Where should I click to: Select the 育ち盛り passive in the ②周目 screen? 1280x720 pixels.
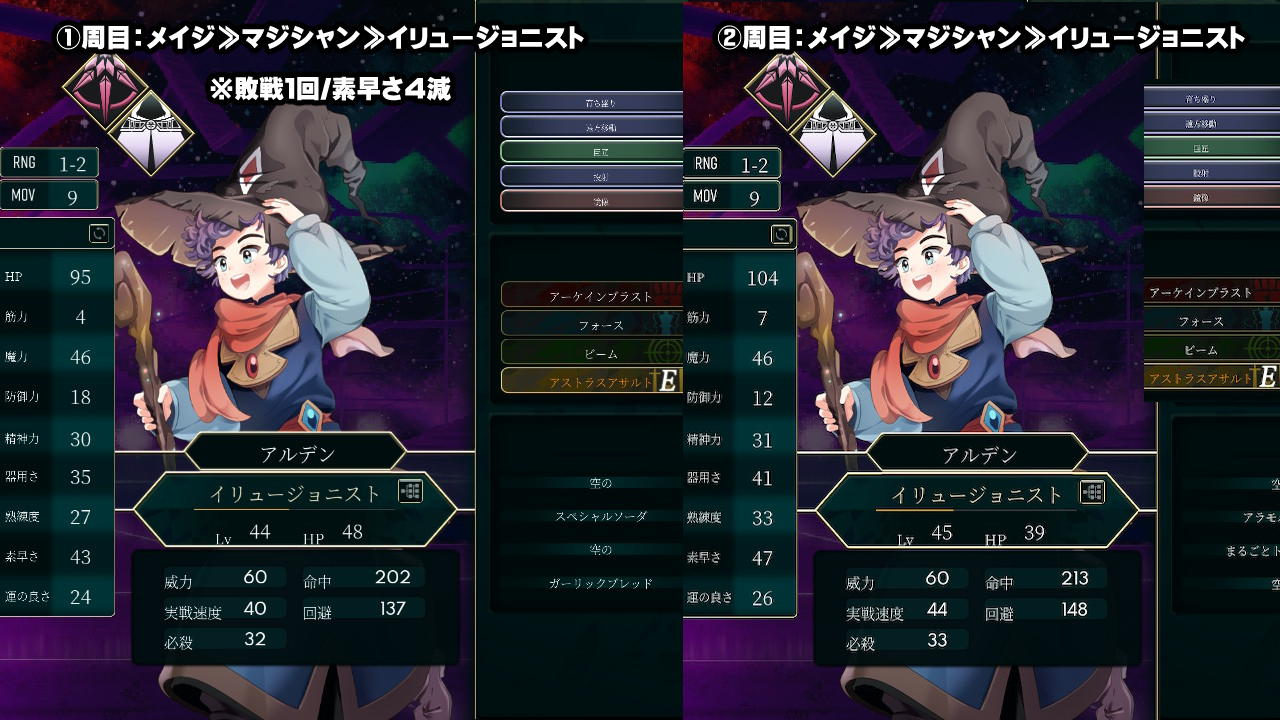point(1202,99)
